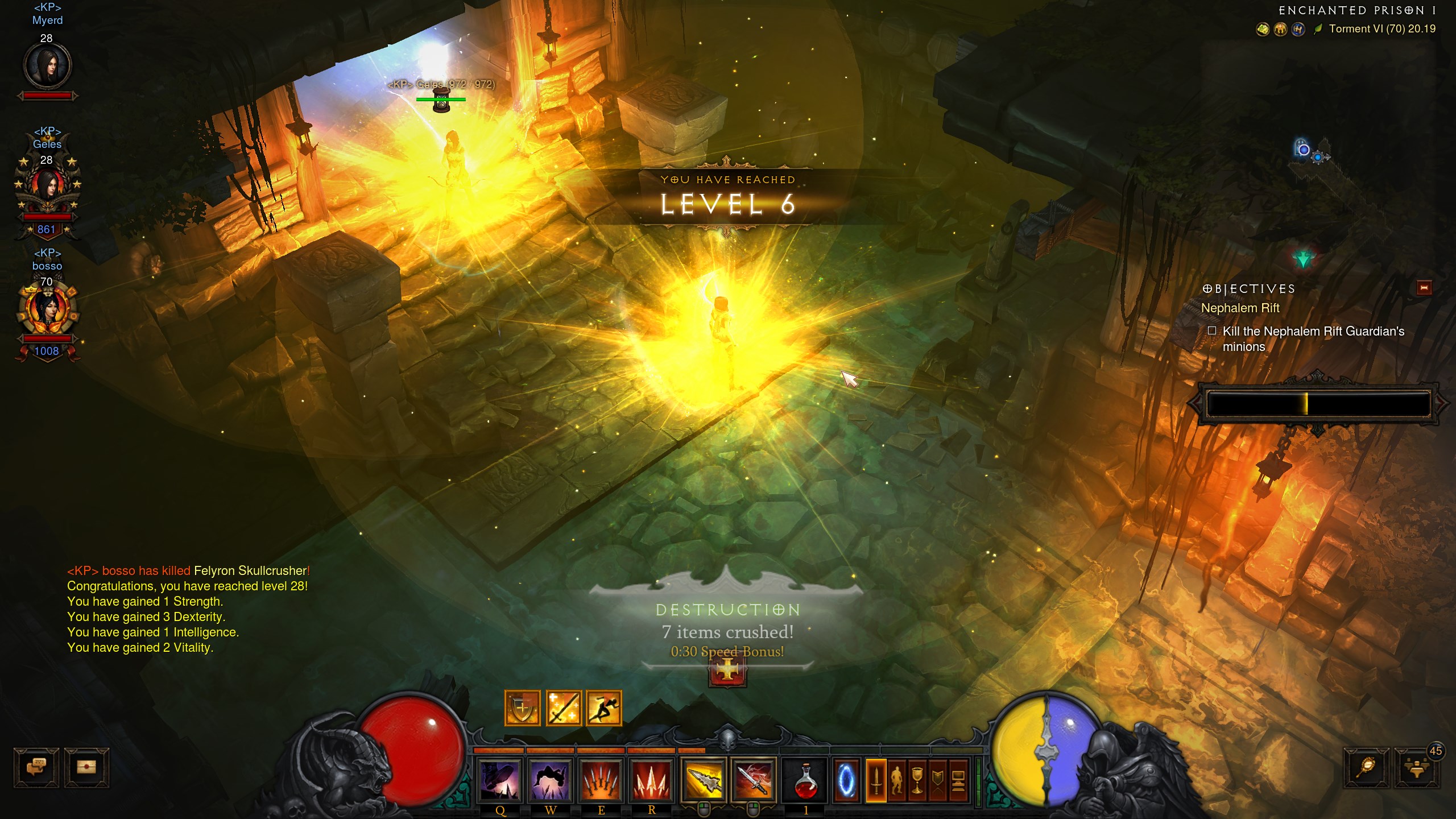Click the red cross level-up notification button
This screenshot has width=1456, height=819.
click(727, 672)
